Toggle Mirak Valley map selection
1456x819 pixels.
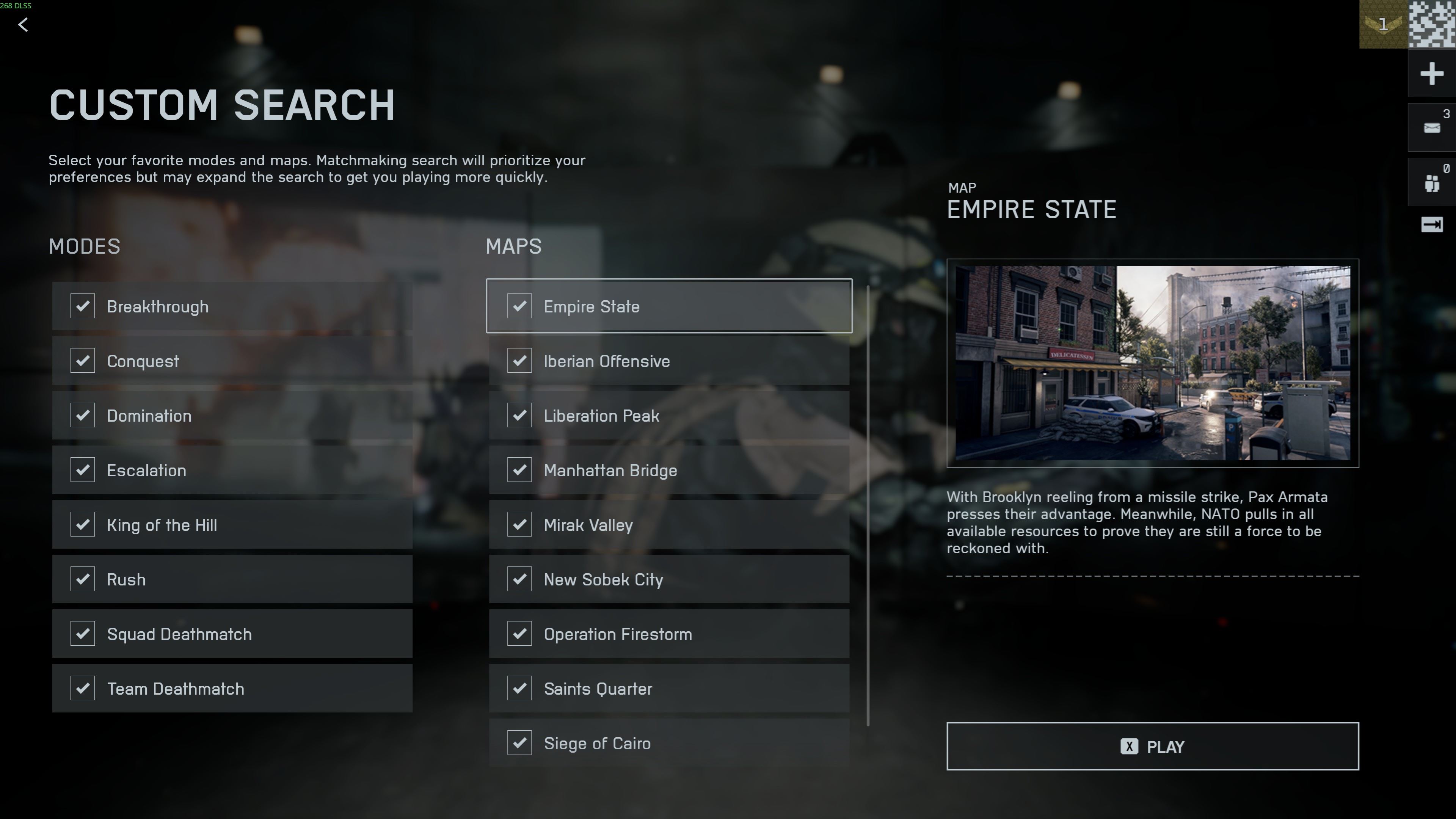tap(519, 524)
